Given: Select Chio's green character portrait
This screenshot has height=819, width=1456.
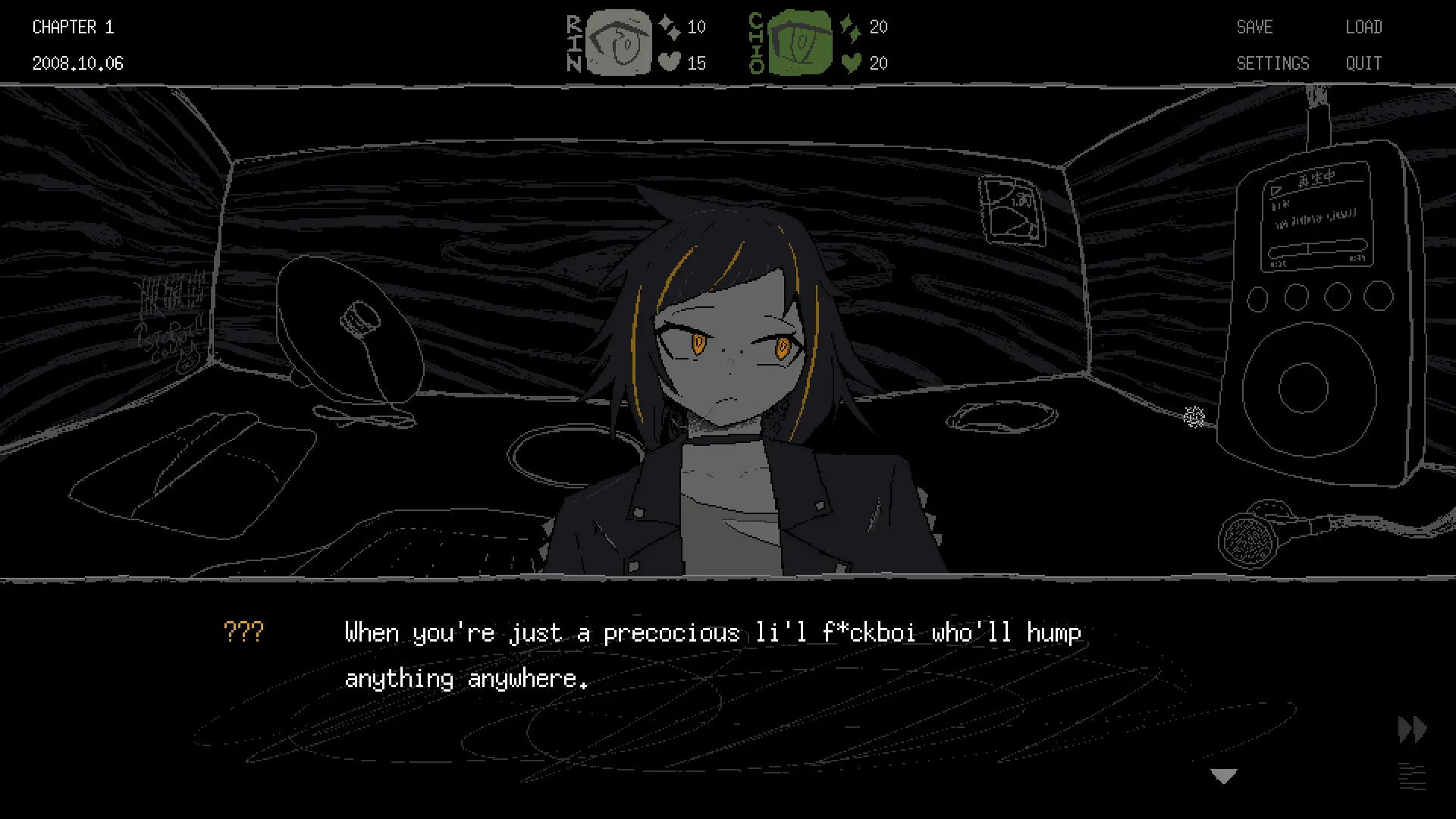Looking at the screenshot, I should pyautogui.click(x=799, y=42).
